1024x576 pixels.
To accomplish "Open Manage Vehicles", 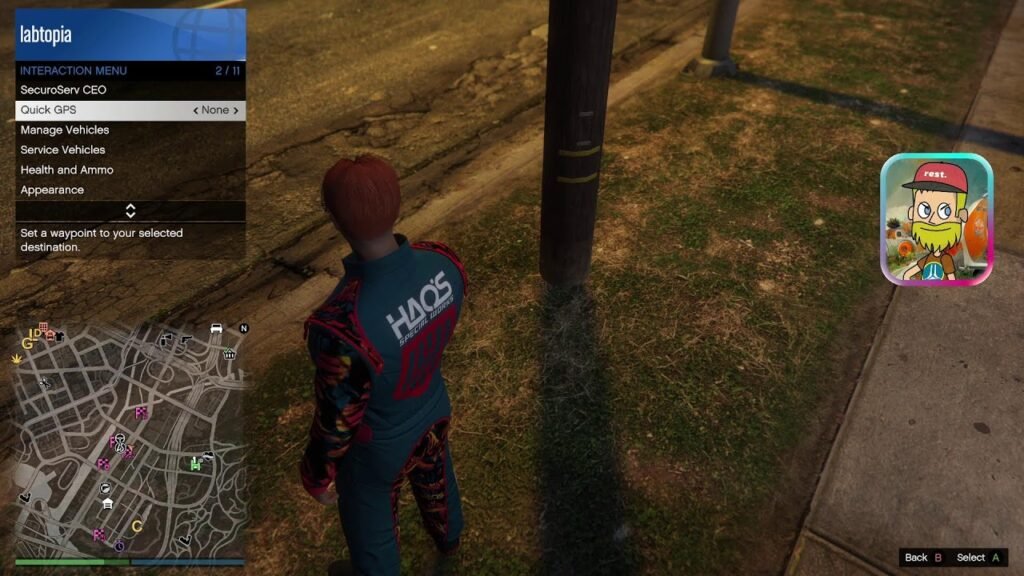I will [65, 130].
